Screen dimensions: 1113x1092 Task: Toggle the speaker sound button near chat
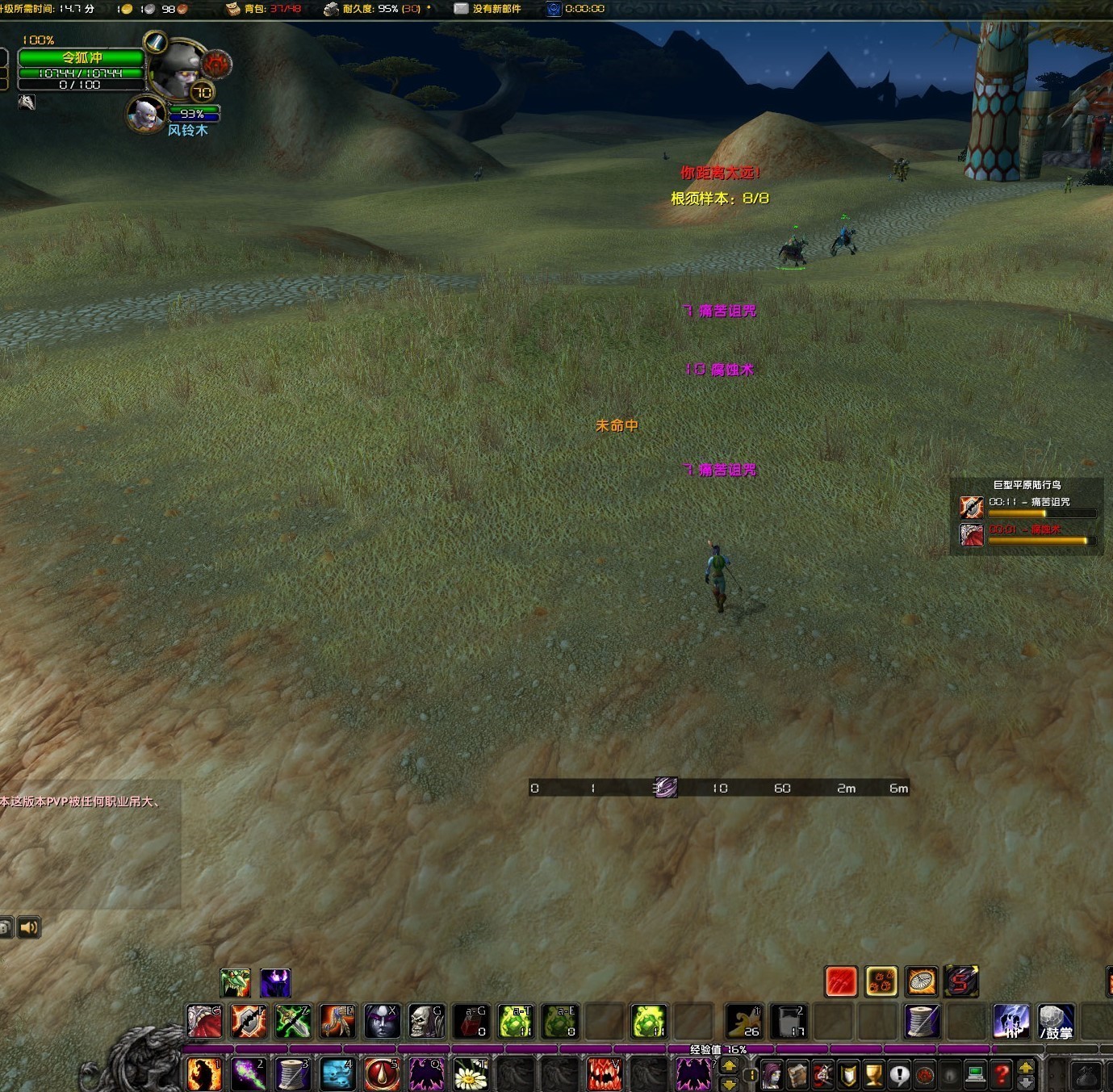[29, 927]
